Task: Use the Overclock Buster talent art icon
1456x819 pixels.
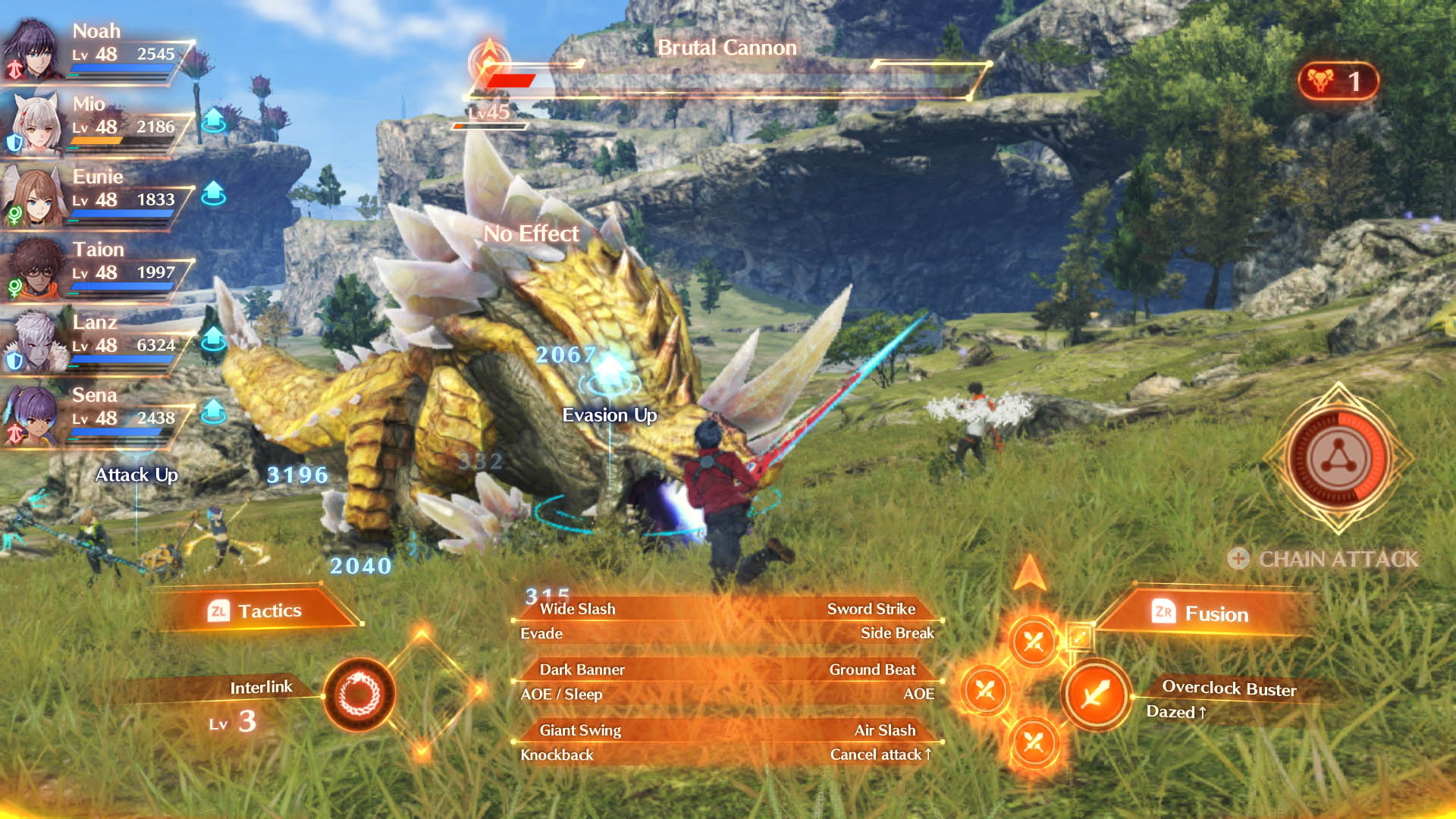Action: click(x=1095, y=694)
